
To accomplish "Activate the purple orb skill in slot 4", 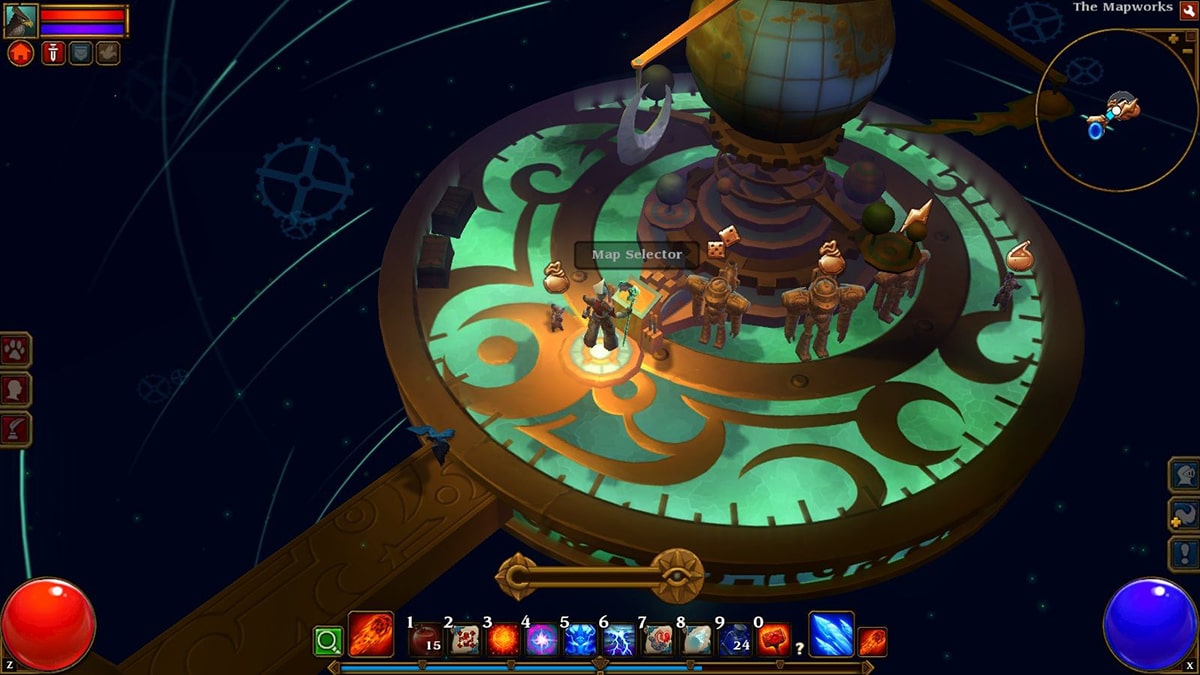I will pyautogui.click(x=542, y=639).
